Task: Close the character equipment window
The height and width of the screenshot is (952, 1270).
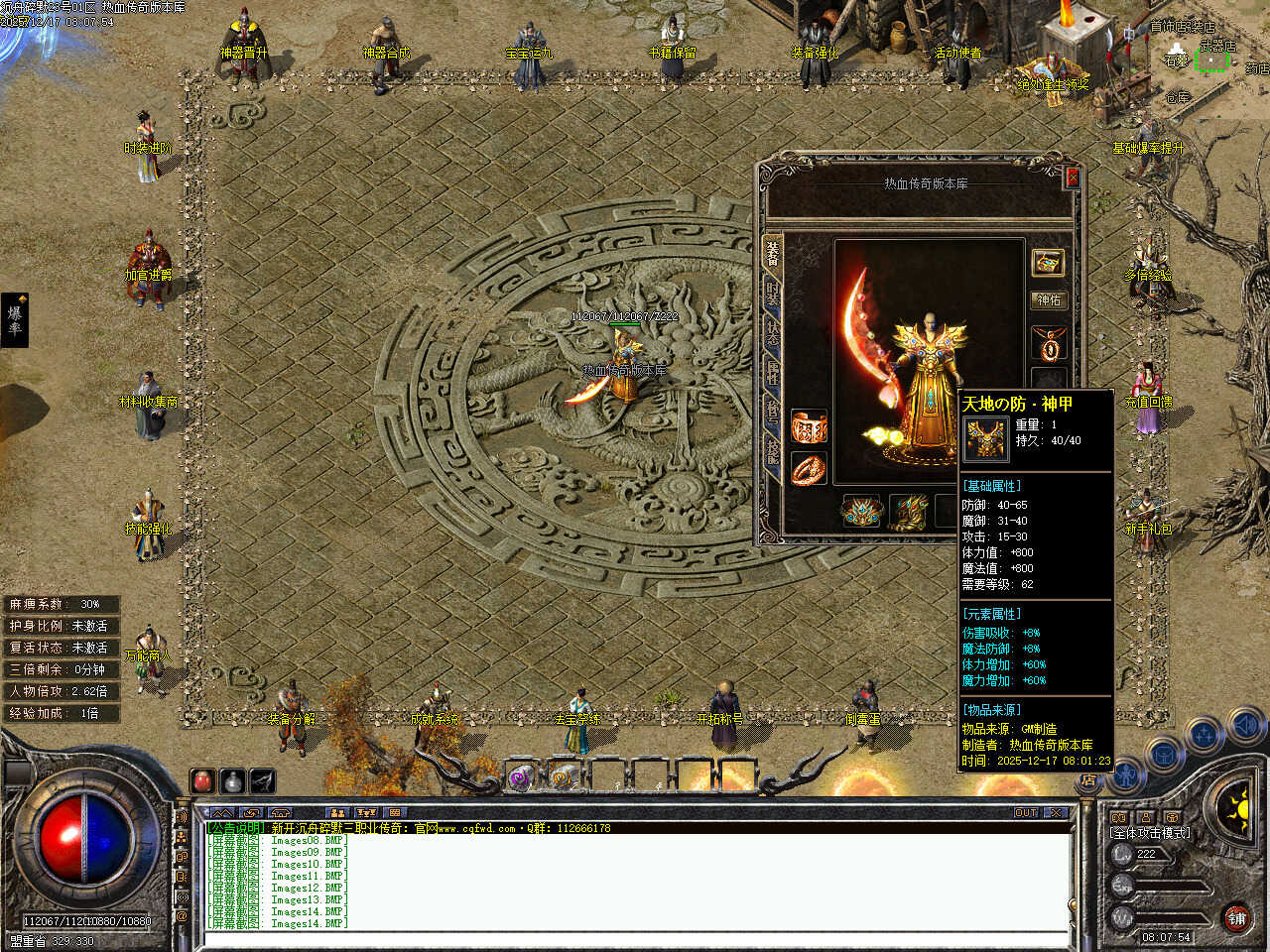Action: click(x=1072, y=178)
